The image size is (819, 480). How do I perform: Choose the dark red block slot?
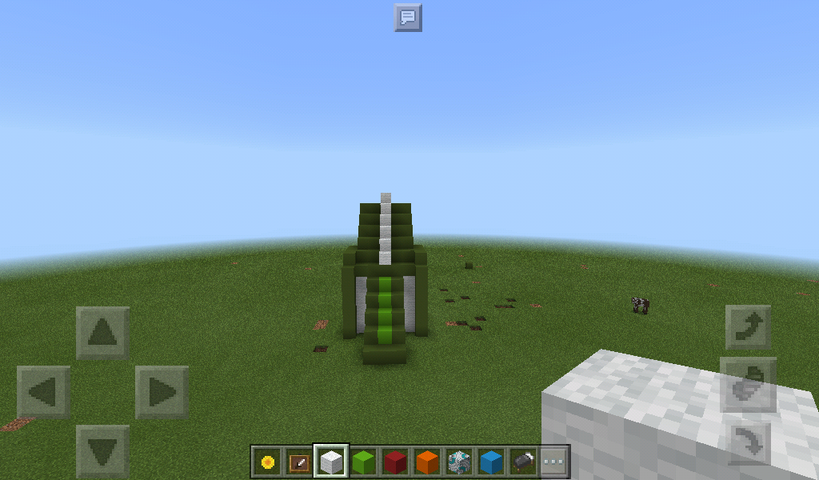click(x=395, y=462)
